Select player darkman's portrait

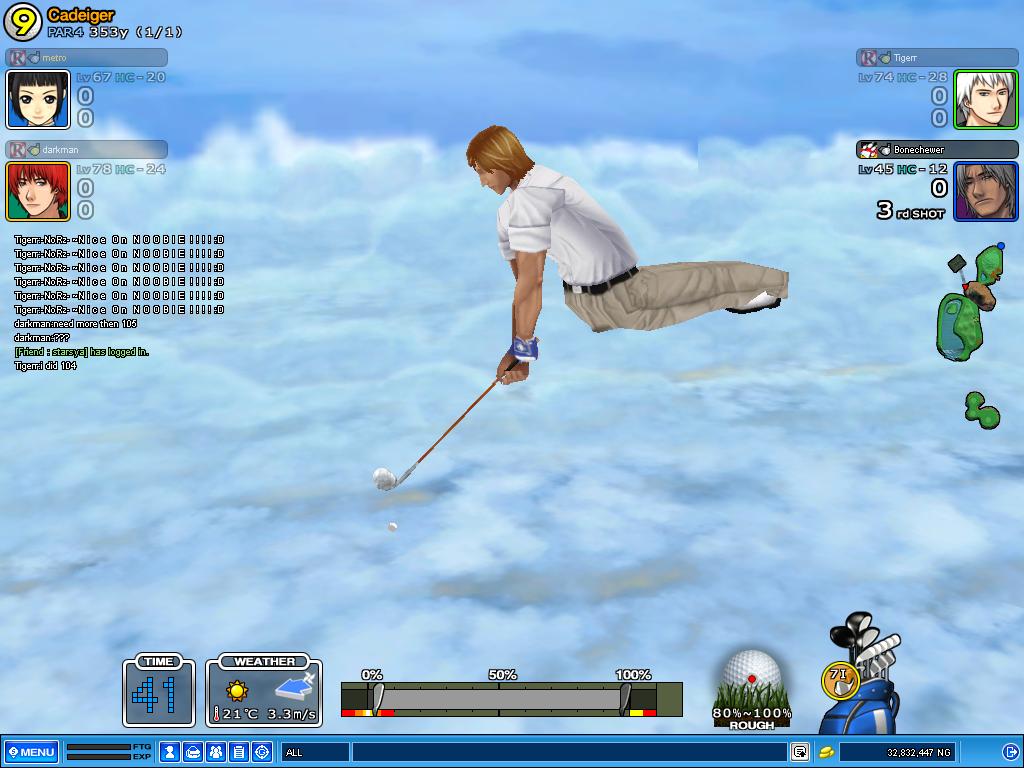[x=38, y=191]
